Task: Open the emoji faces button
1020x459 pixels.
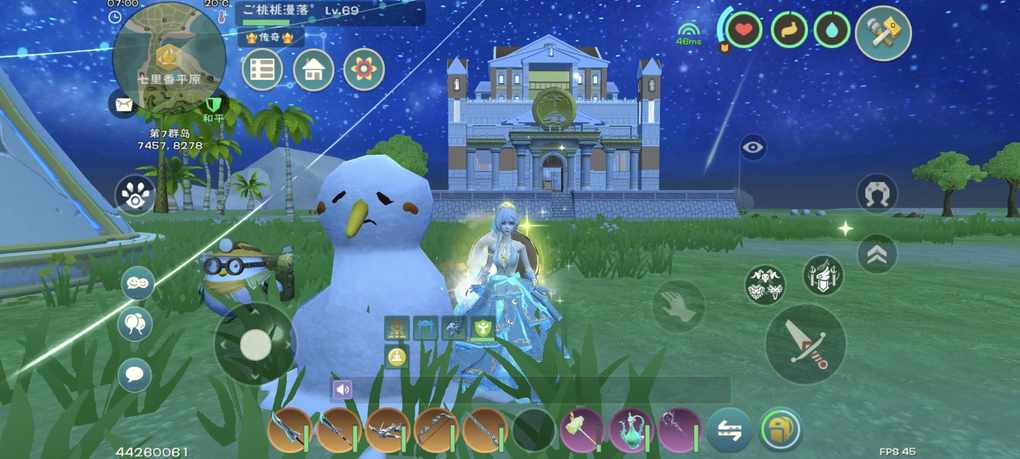Action: pos(137,283)
